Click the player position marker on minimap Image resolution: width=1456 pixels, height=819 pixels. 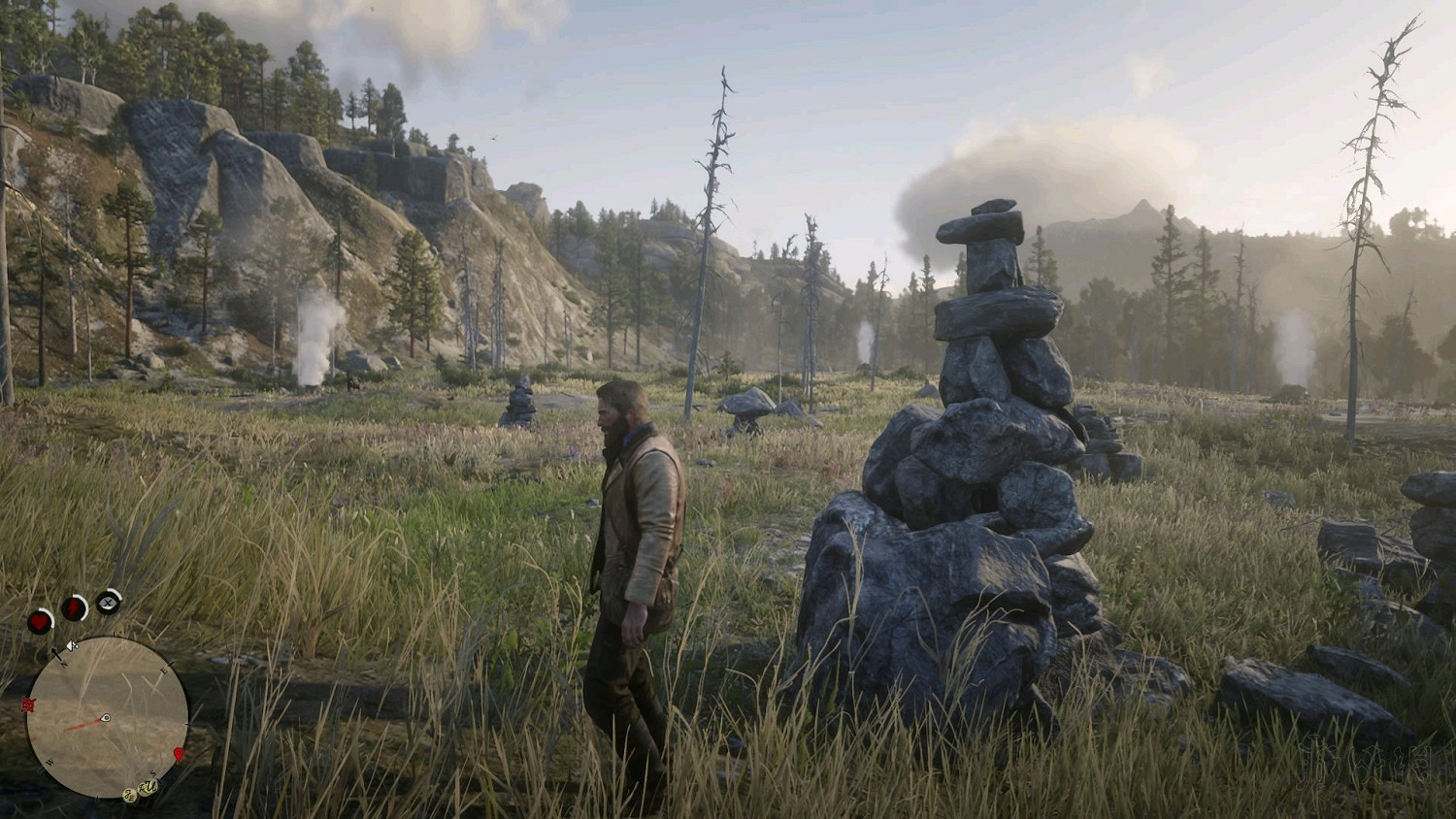[106, 717]
